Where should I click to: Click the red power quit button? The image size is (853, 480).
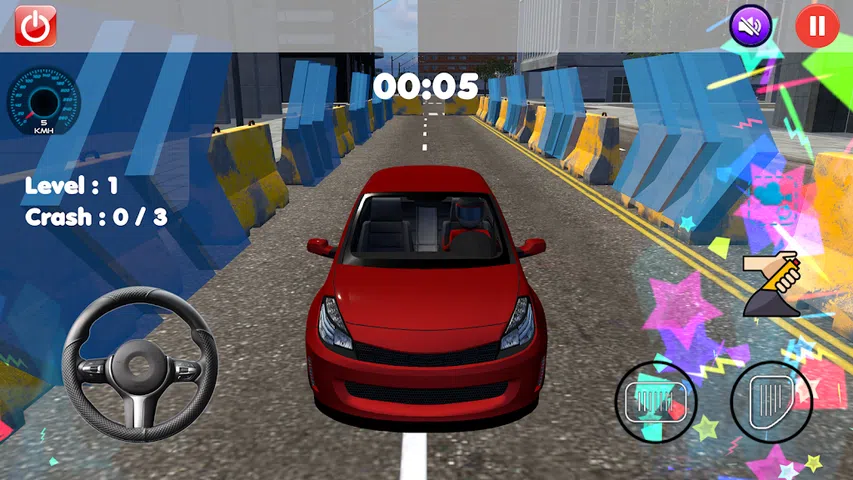(x=35, y=26)
